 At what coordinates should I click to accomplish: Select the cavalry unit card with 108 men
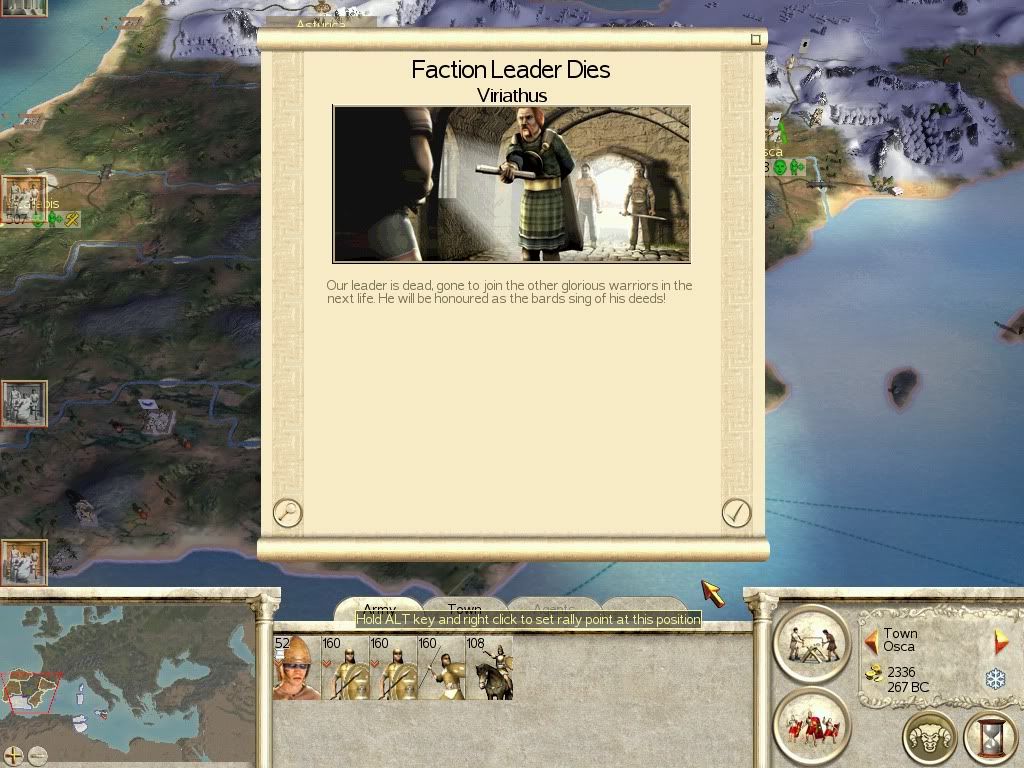coord(489,668)
